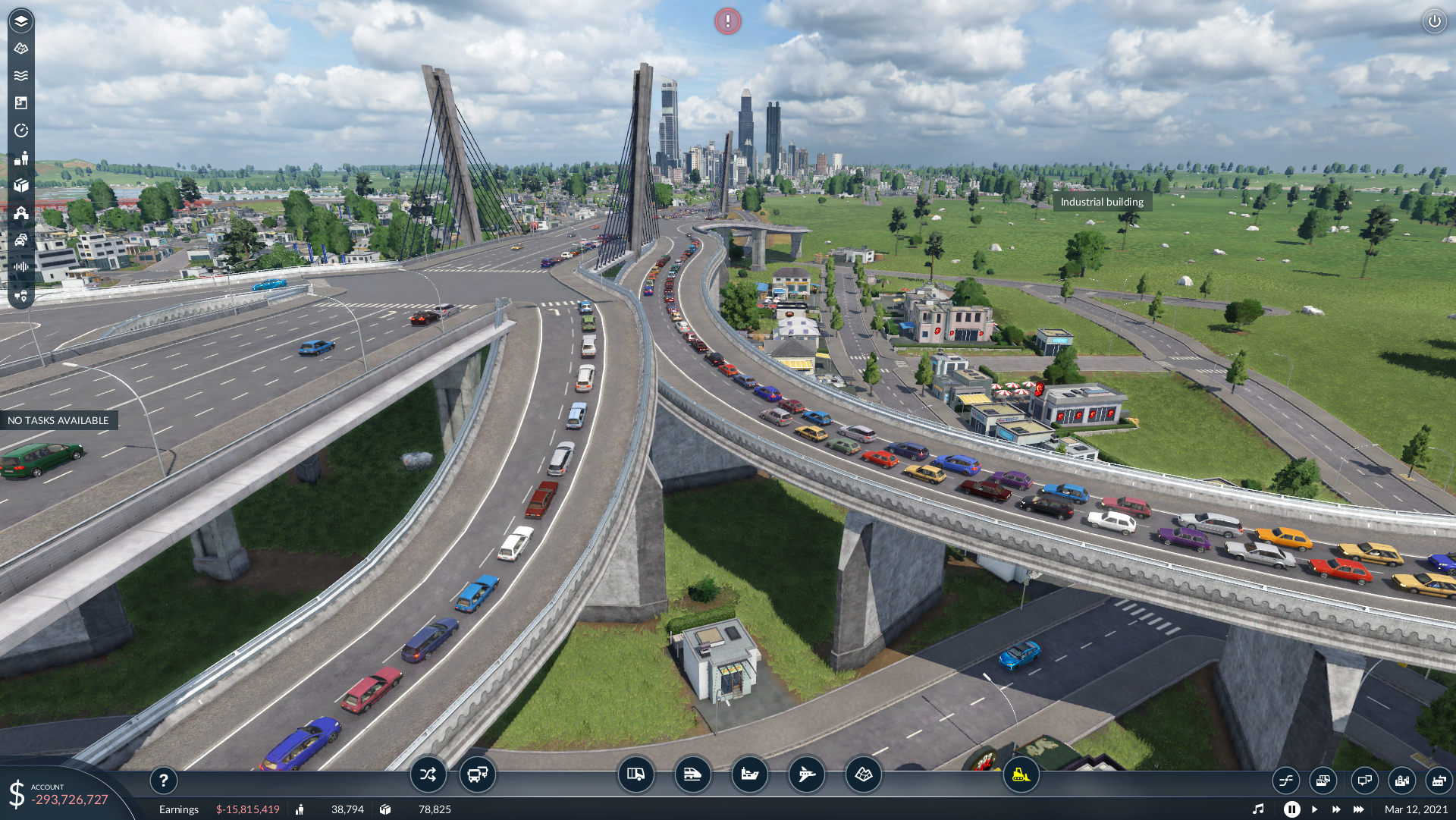Activate the yellow bulldozer tool

click(1021, 774)
